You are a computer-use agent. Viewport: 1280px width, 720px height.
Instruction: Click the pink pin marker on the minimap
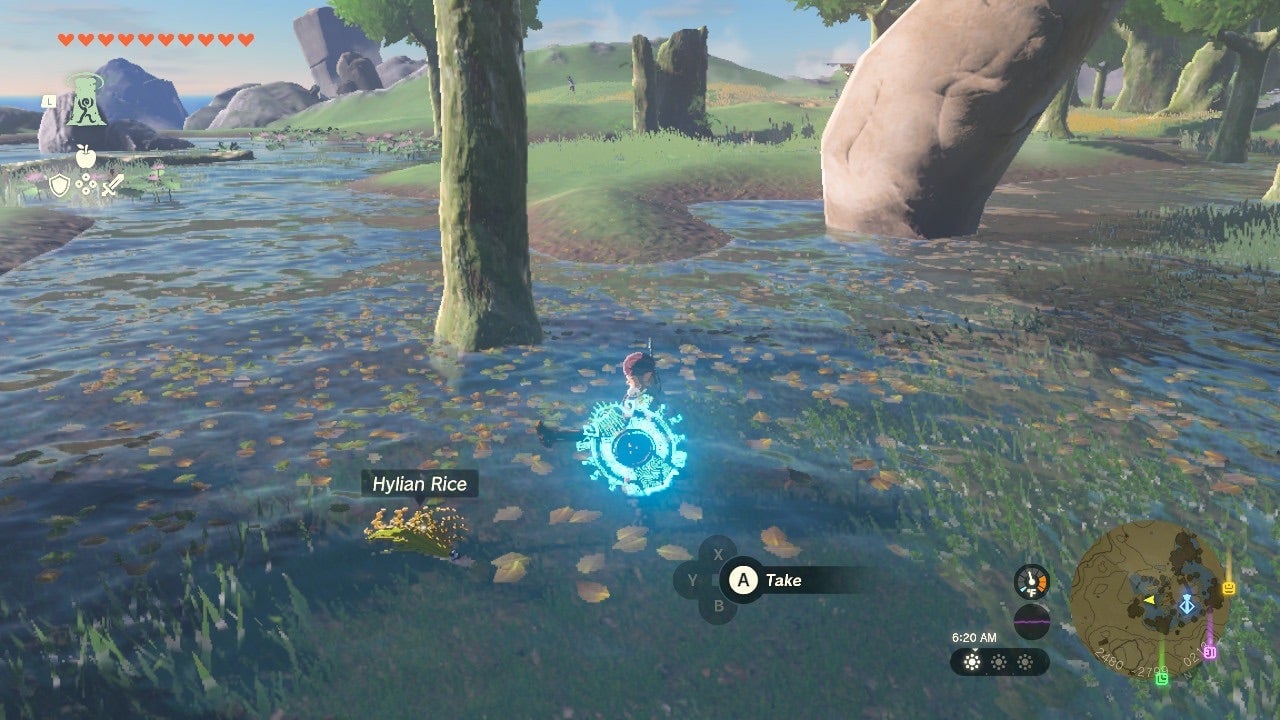[x=1210, y=651]
